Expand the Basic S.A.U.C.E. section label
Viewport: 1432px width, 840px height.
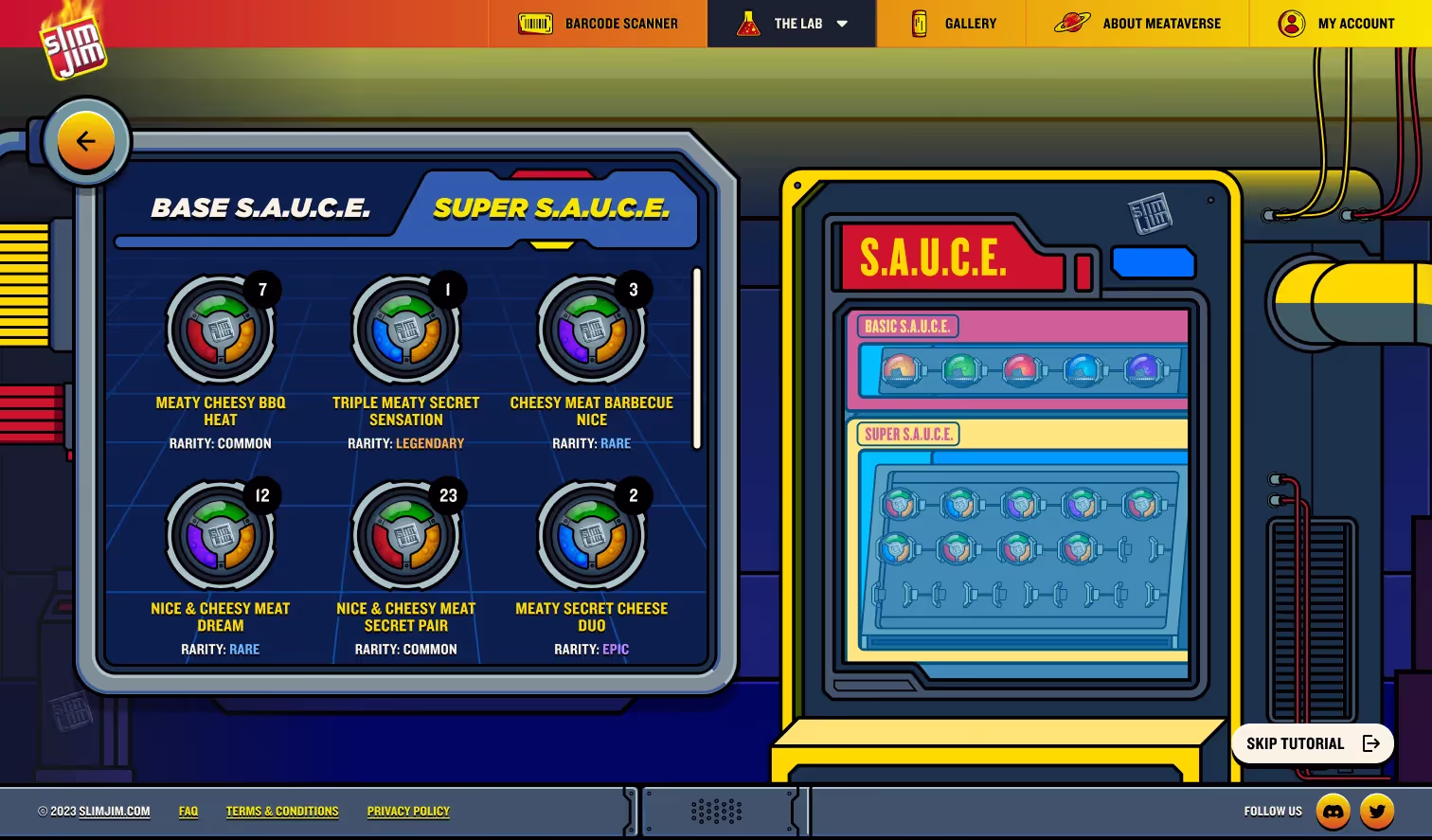coord(906,326)
